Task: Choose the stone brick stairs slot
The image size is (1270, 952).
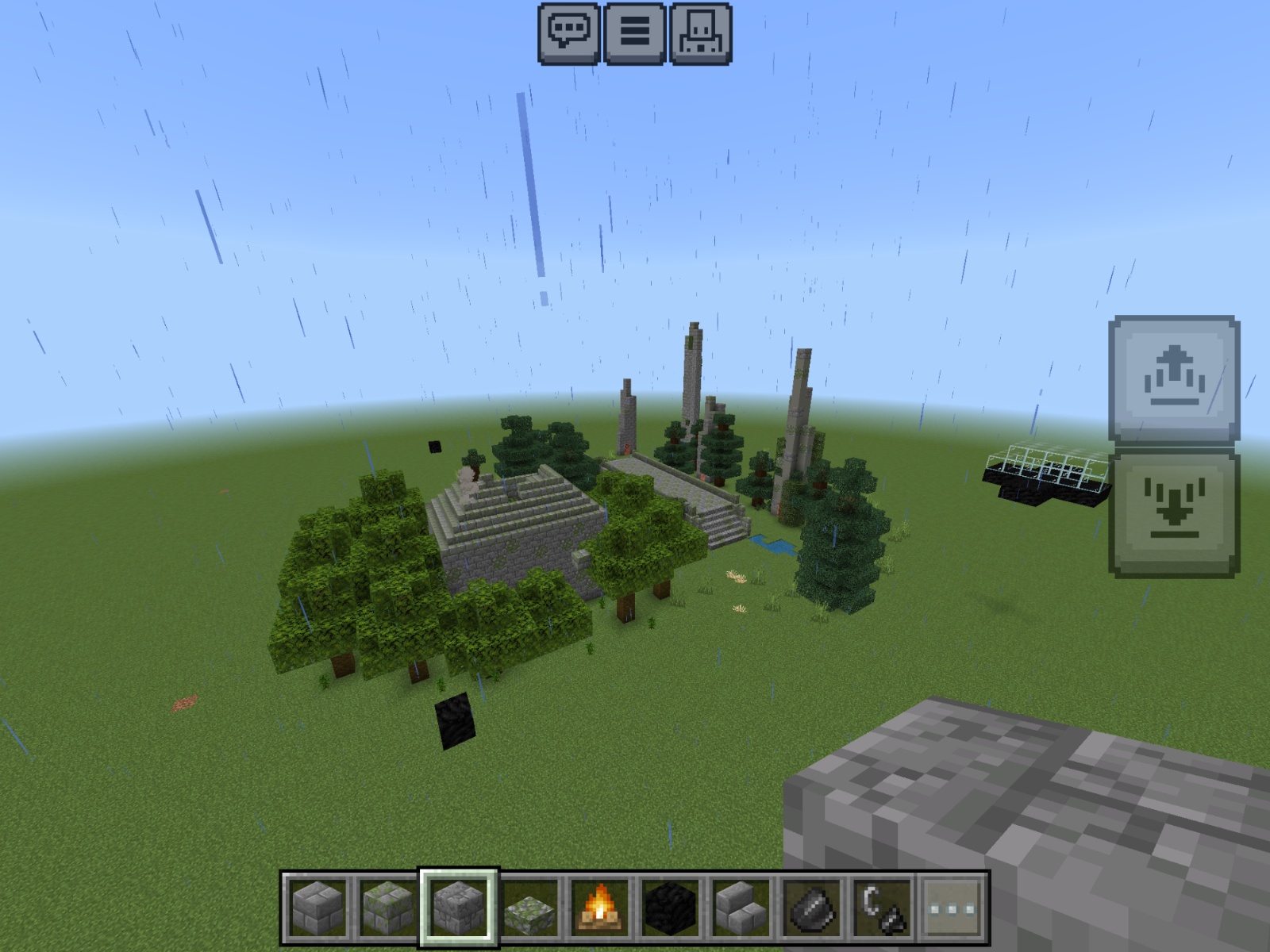Action: pos(741,908)
